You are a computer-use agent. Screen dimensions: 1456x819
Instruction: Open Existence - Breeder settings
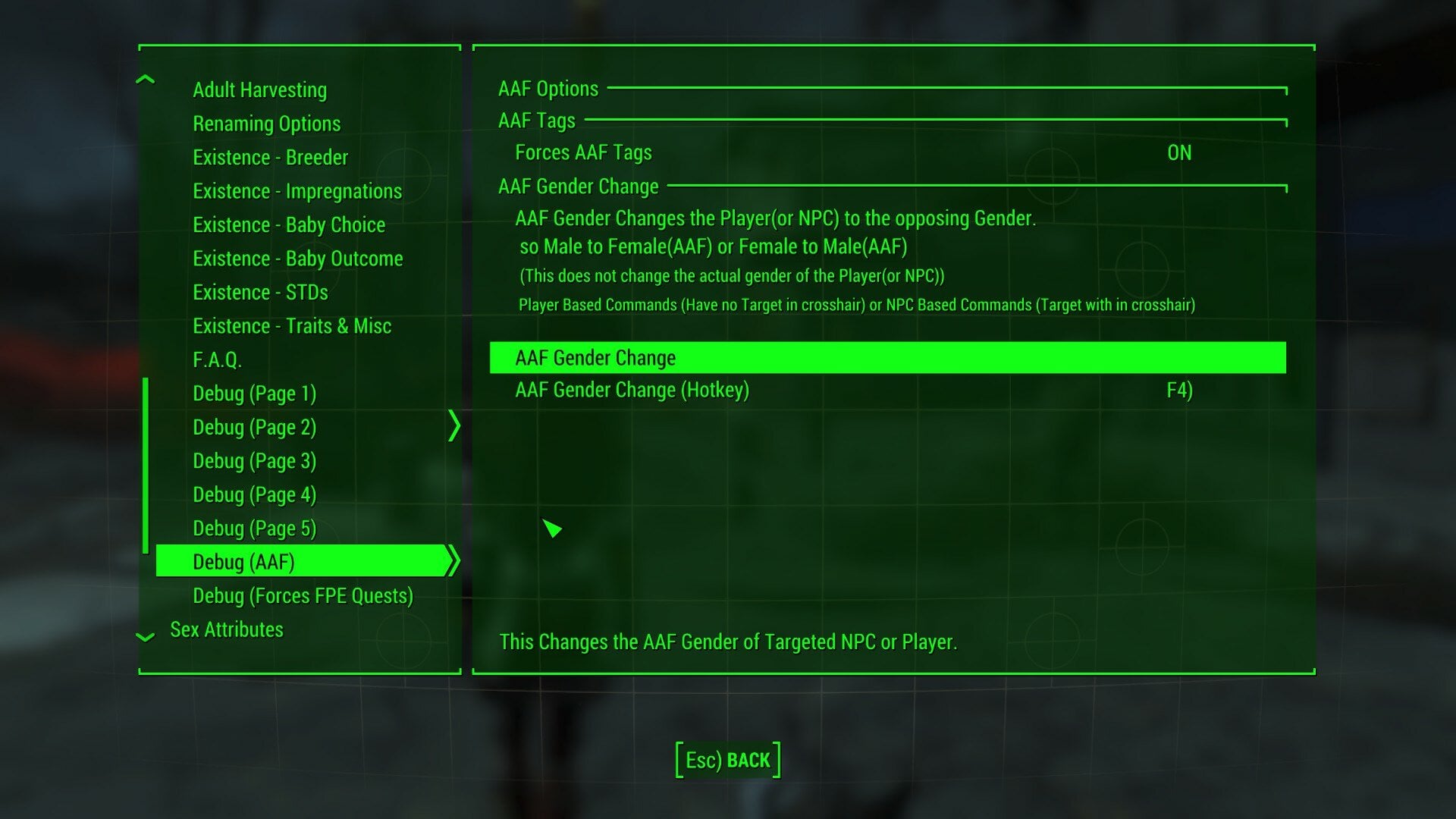tap(270, 158)
